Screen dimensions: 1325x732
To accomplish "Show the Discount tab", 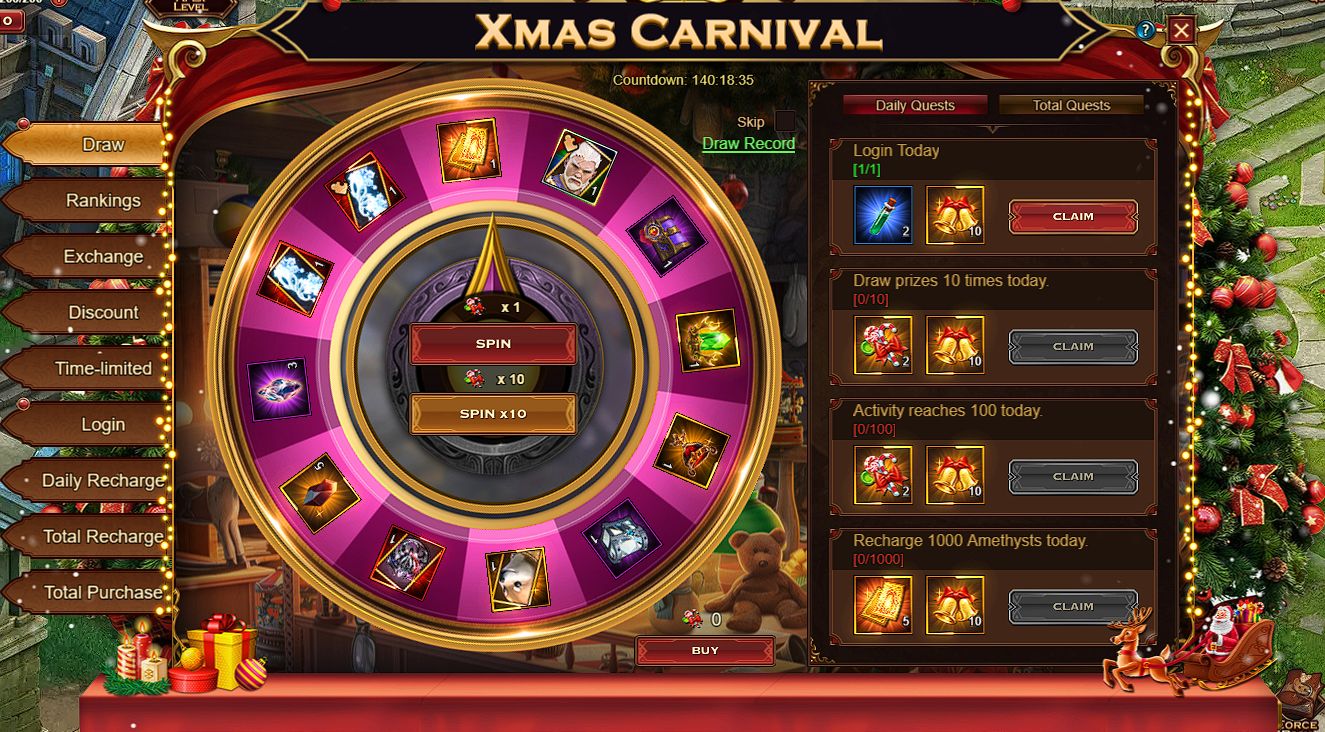I will click(103, 313).
